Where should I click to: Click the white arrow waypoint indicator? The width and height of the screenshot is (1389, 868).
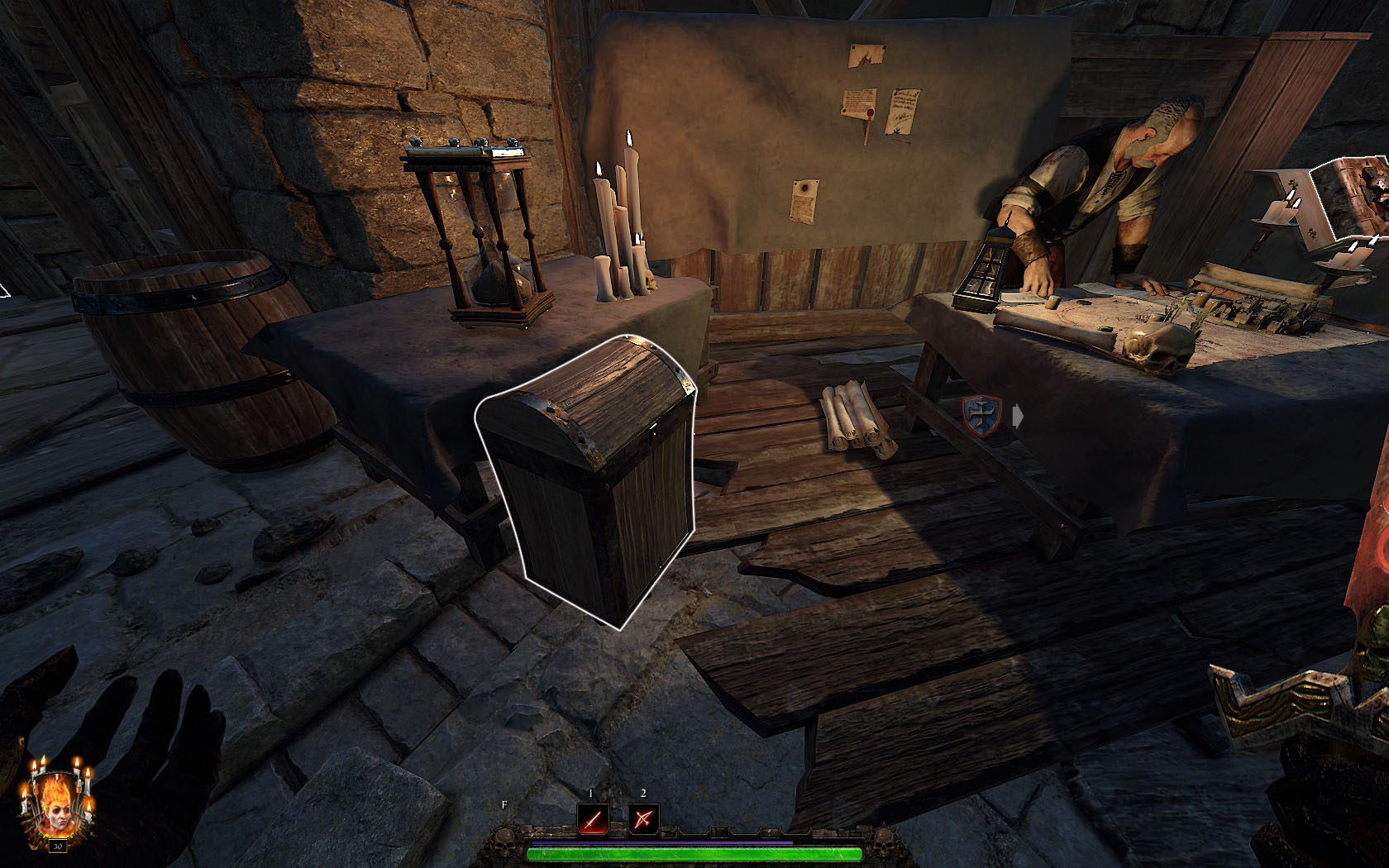1019,415
